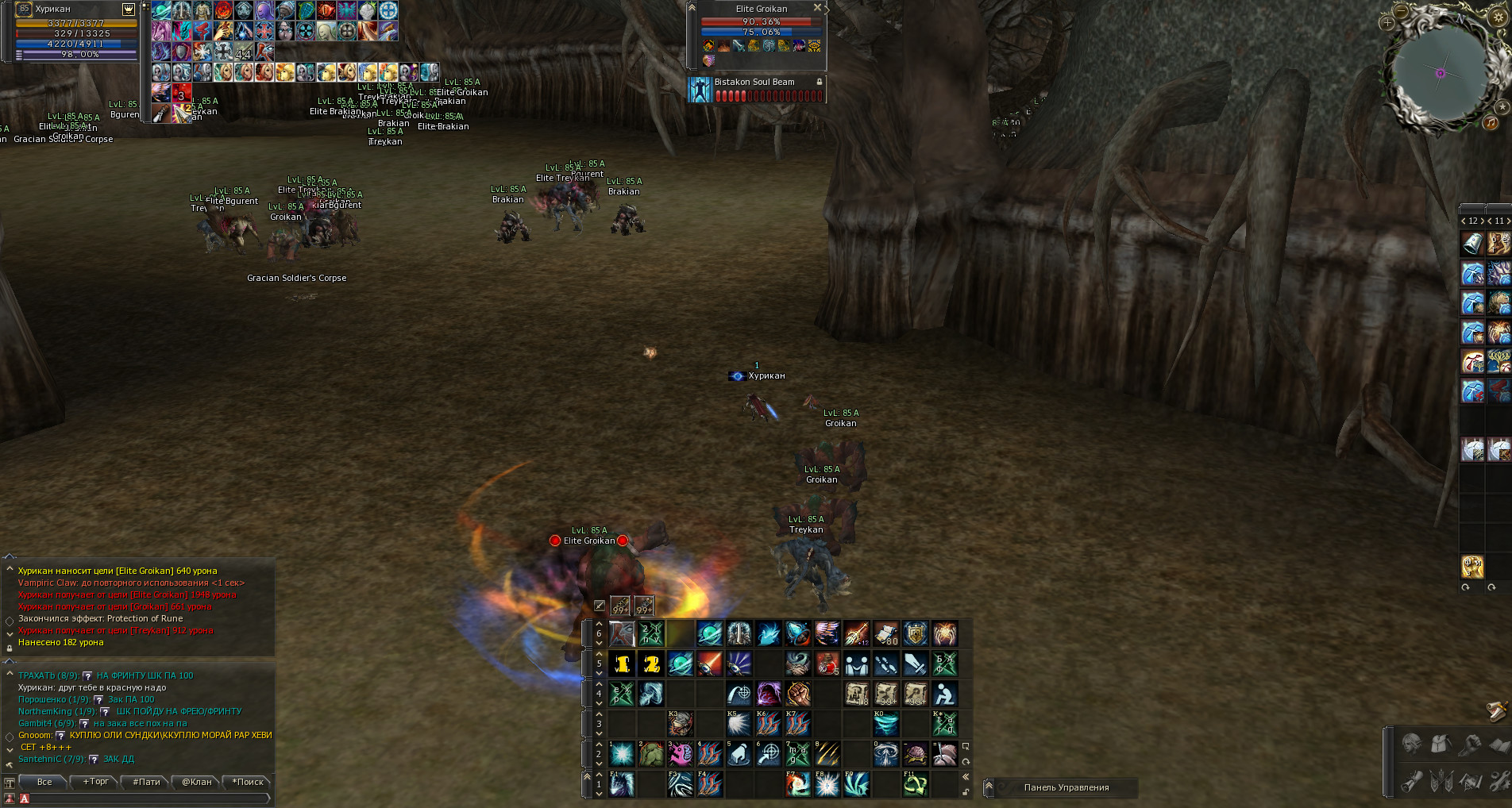Toggle chat input language with the A icon
1512x808 pixels.
(25, 798)
